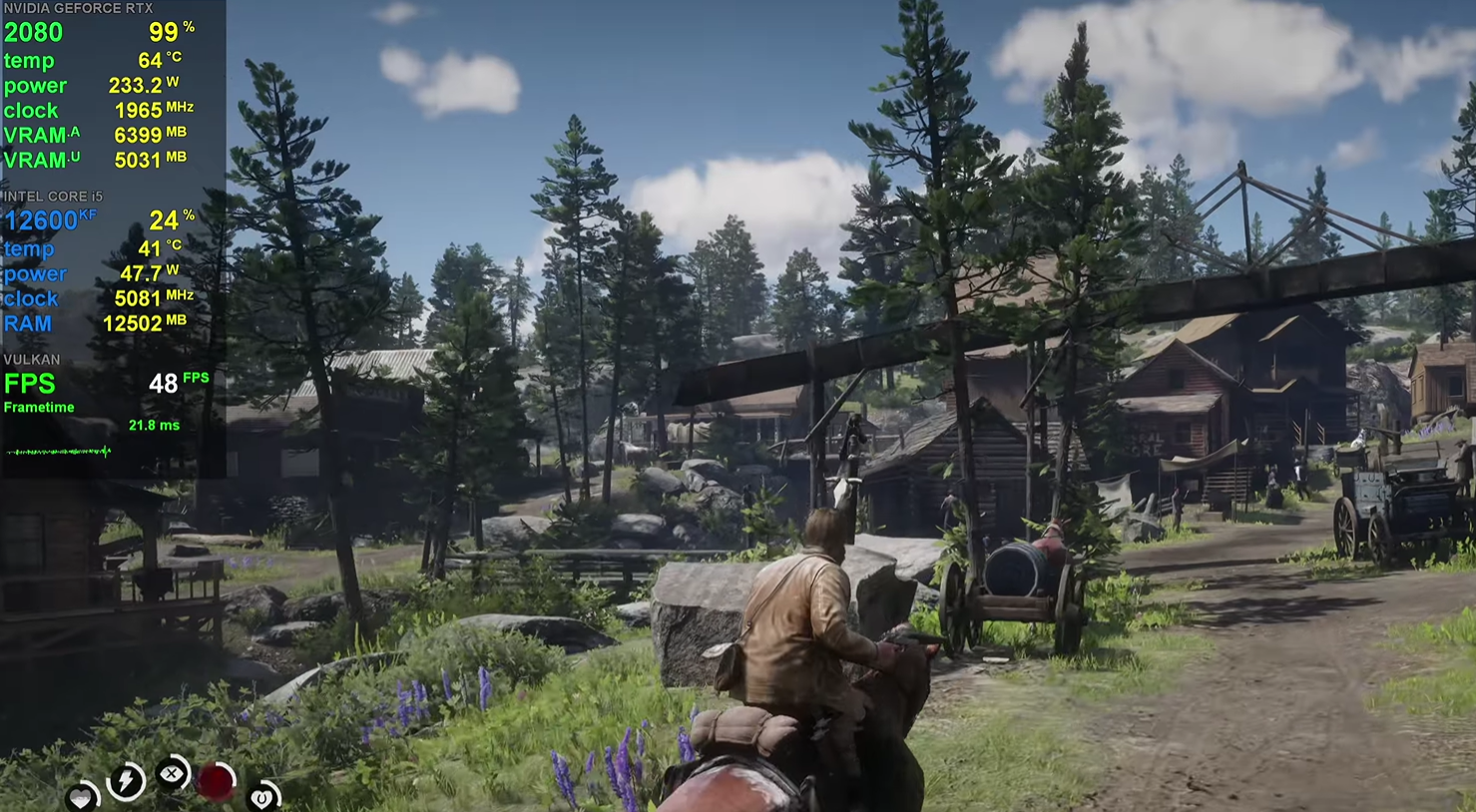Select the RAM usage entry
The height and width of the screenshot is (812, 1476).
click(28, 323)
